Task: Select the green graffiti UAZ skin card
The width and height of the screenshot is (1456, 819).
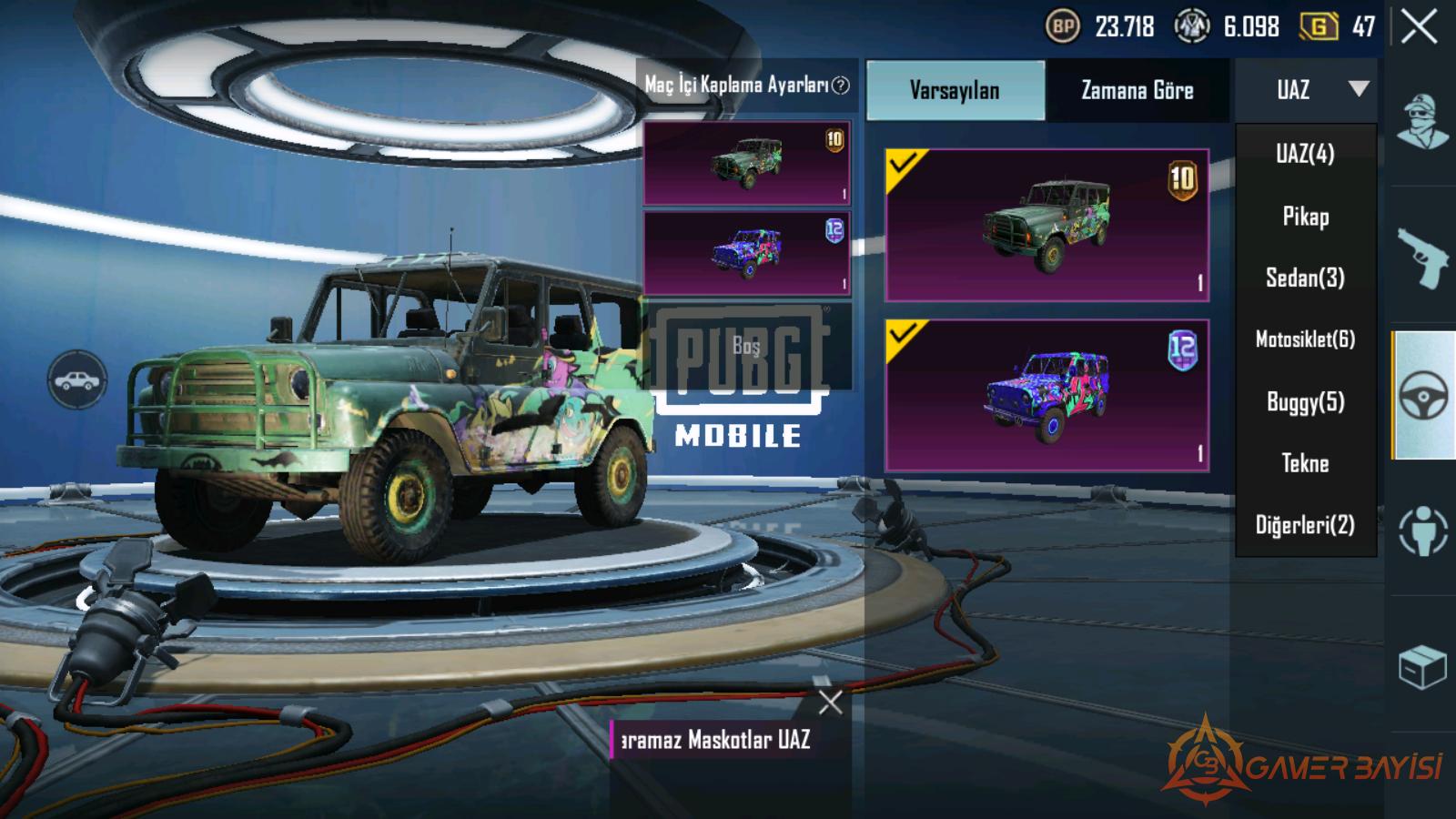Action: pos(1046,225)
